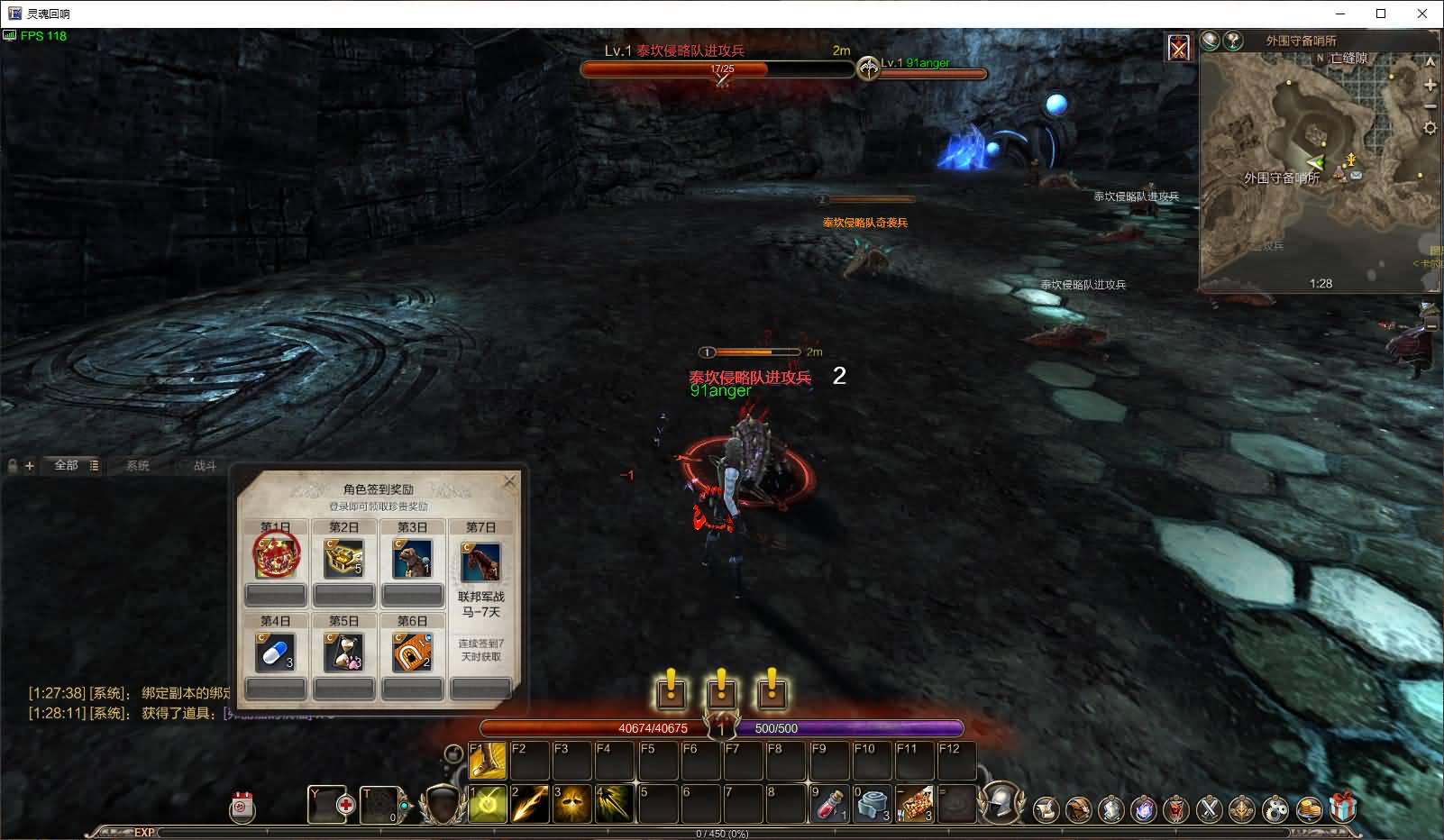
Task: Click the red health potion quick-heal icon
Action: [x=346, y=805]
